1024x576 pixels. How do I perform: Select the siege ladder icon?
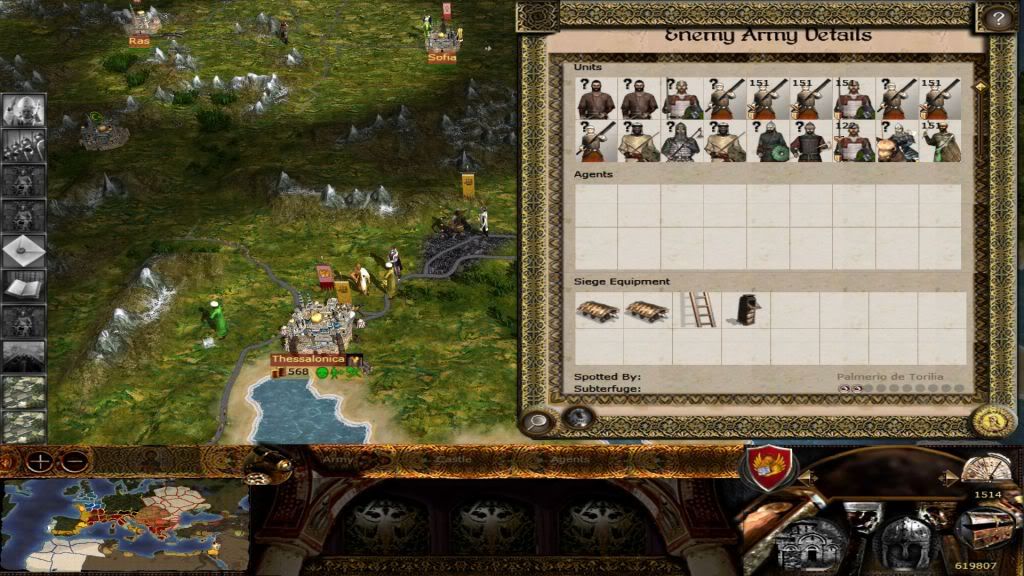697,309
